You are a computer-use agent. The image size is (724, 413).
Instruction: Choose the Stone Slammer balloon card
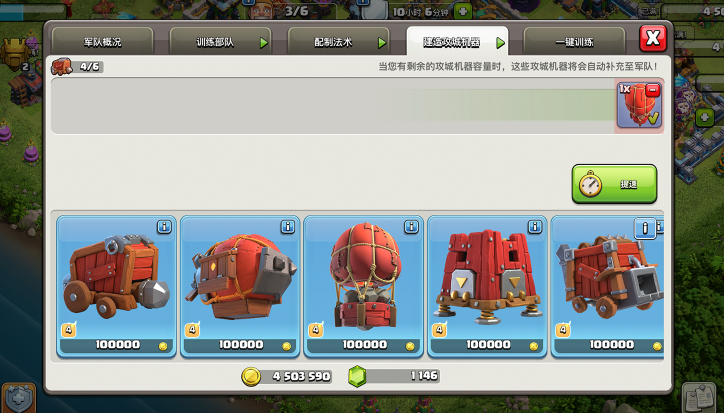364,285
